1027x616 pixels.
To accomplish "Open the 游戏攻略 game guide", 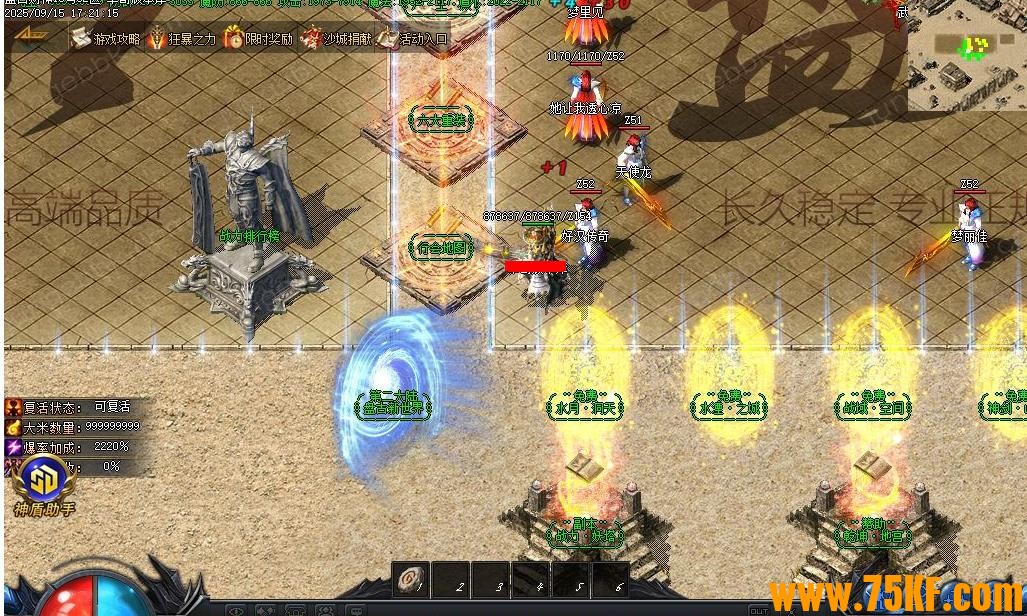I will (x=106, y=39).
